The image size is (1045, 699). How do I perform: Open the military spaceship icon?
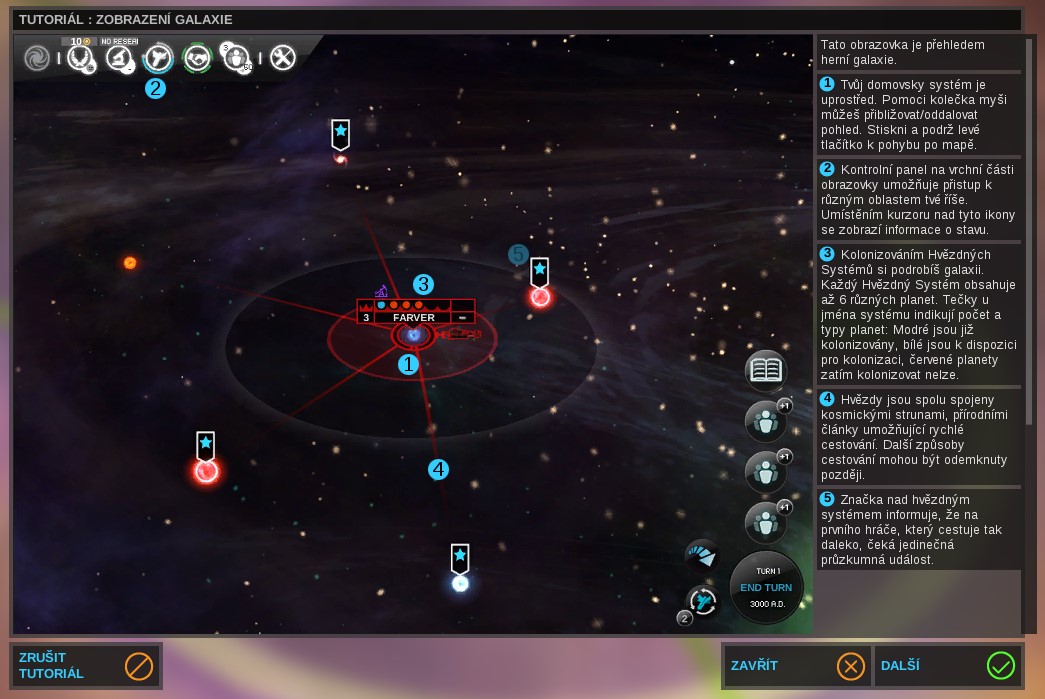click(158, 58)
